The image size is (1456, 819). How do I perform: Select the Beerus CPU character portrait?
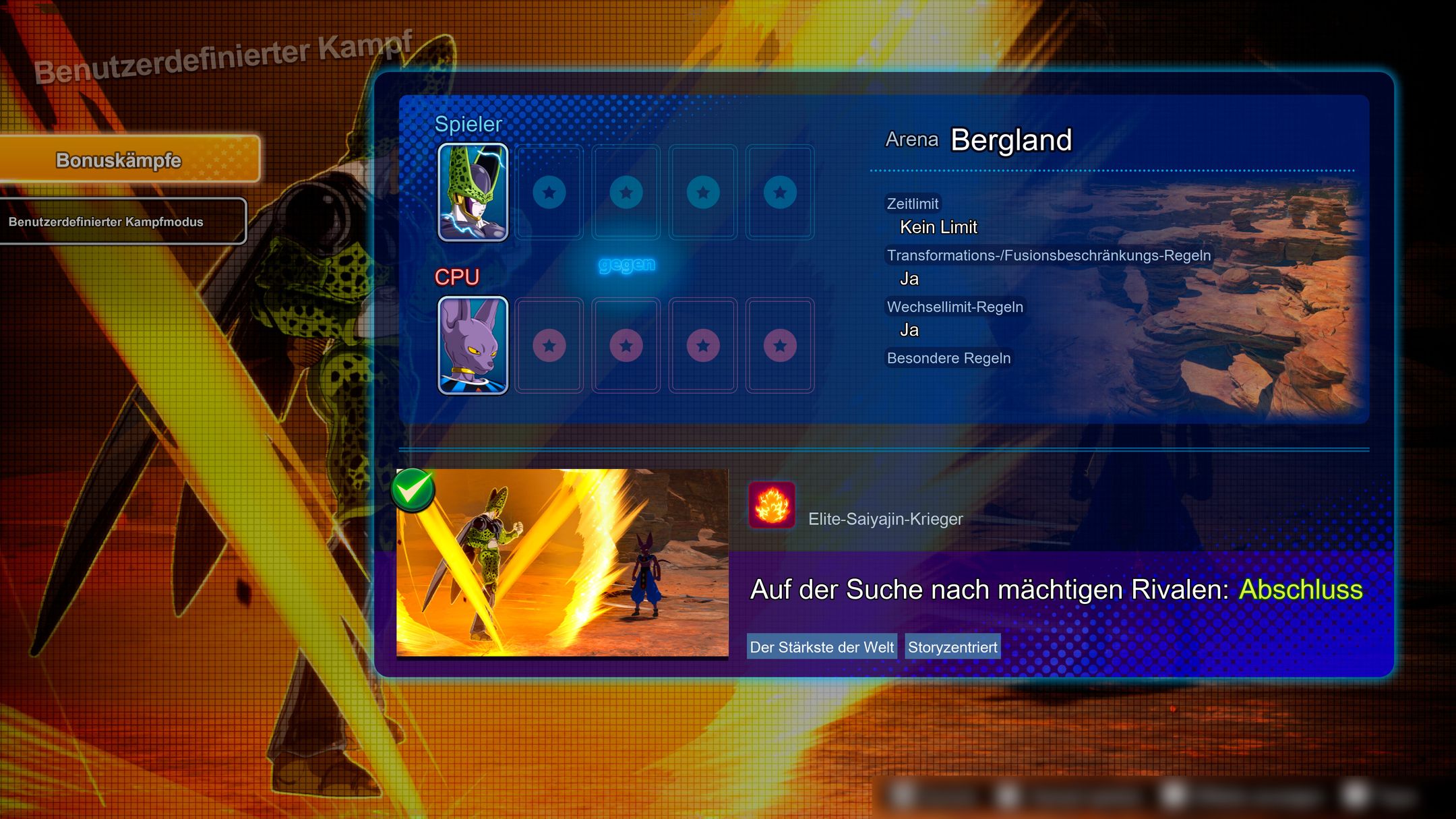click(x=473, y=345)
